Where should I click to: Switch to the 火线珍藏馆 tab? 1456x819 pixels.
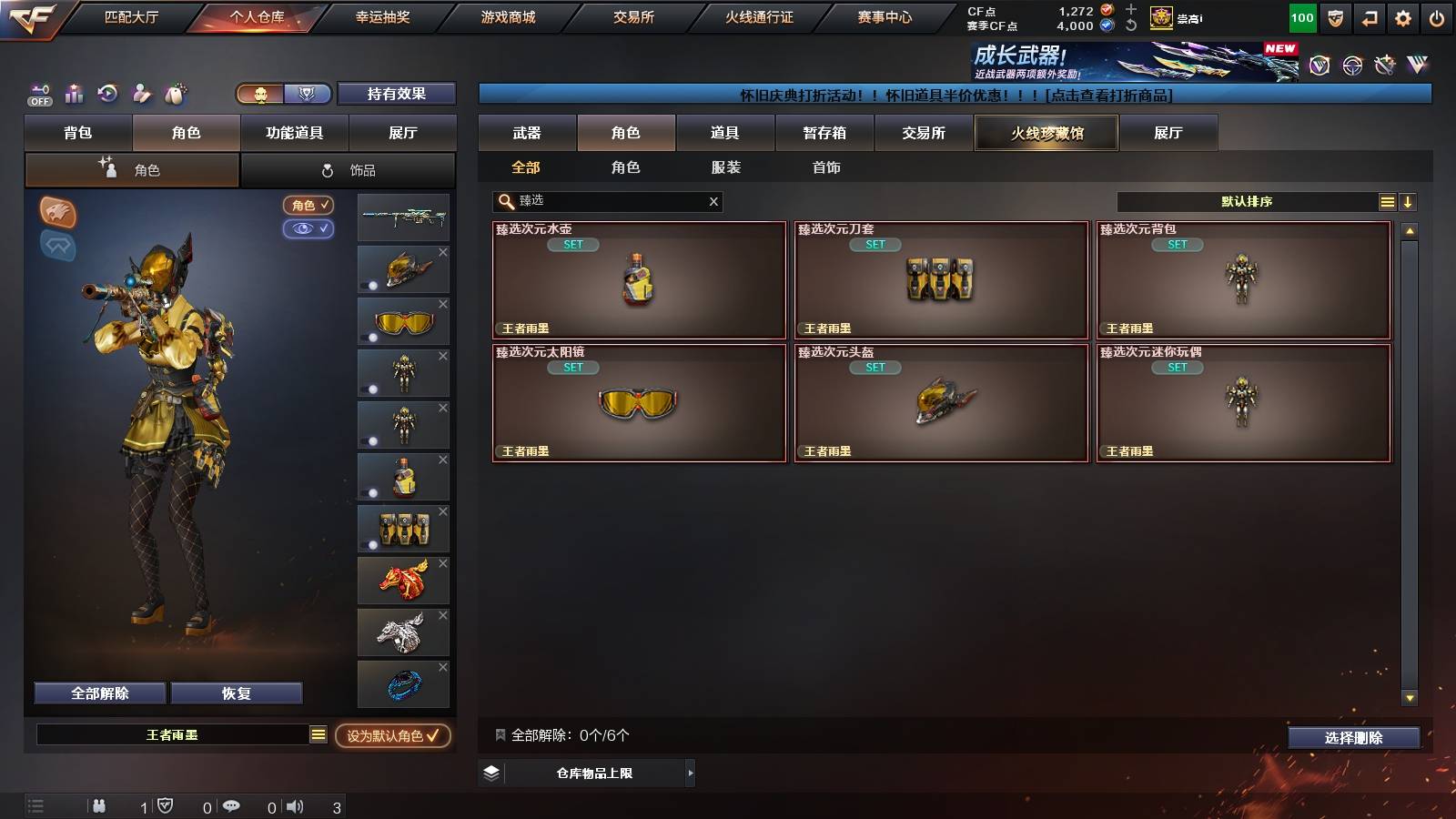point(1046,133)
